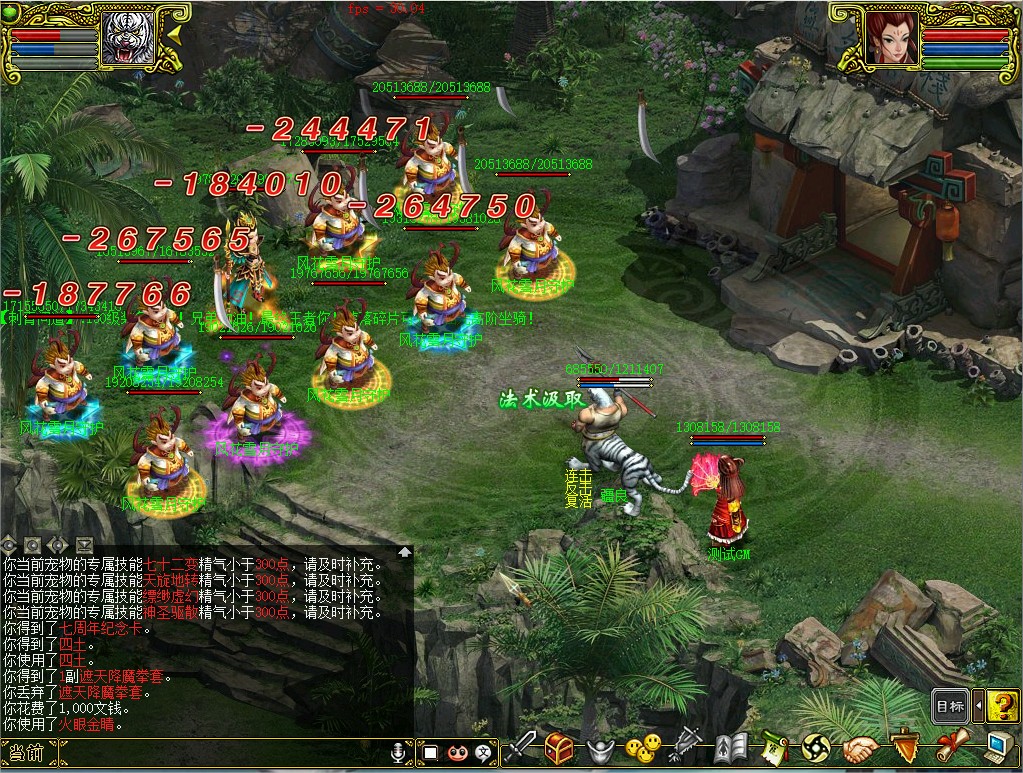The height and width of the screenshot is (773, 1023).
Task: Click the silver ingot icon
Action: [599, 749]
